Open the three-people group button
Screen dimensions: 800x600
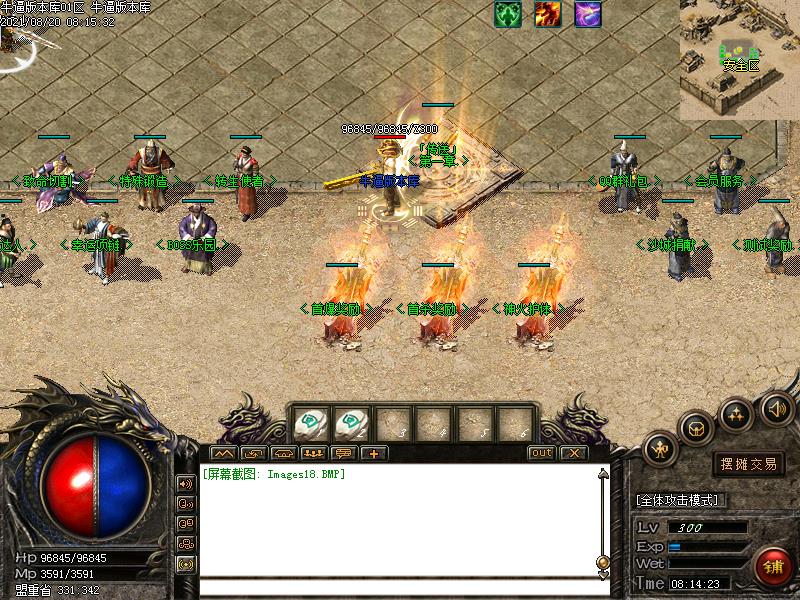313,453
